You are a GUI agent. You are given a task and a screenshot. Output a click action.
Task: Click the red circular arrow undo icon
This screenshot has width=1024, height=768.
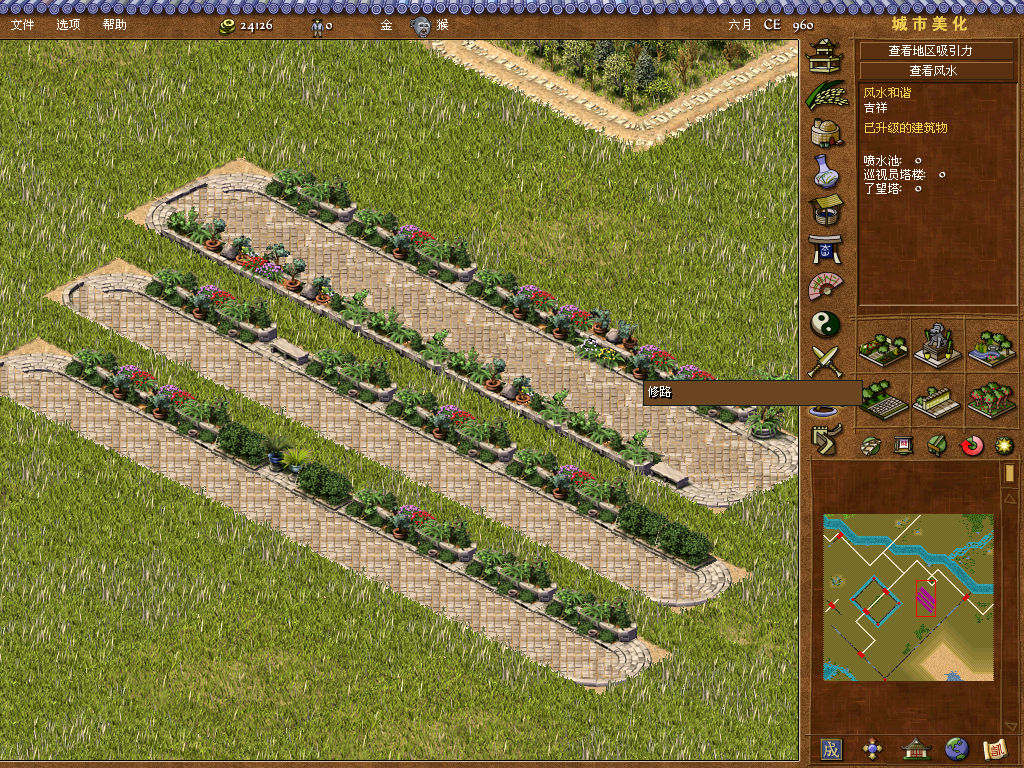tap(972, 445)
